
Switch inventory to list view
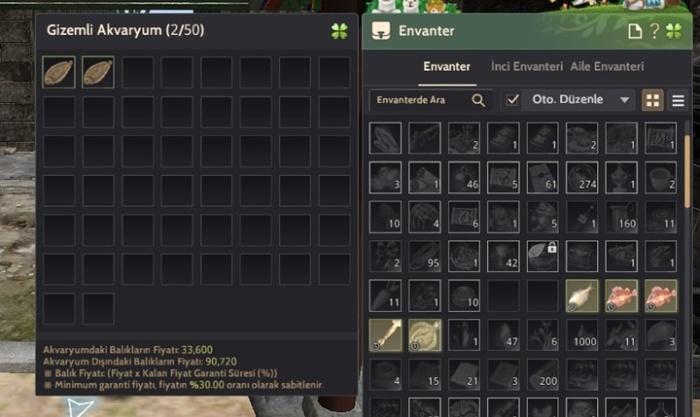(678, 100)
